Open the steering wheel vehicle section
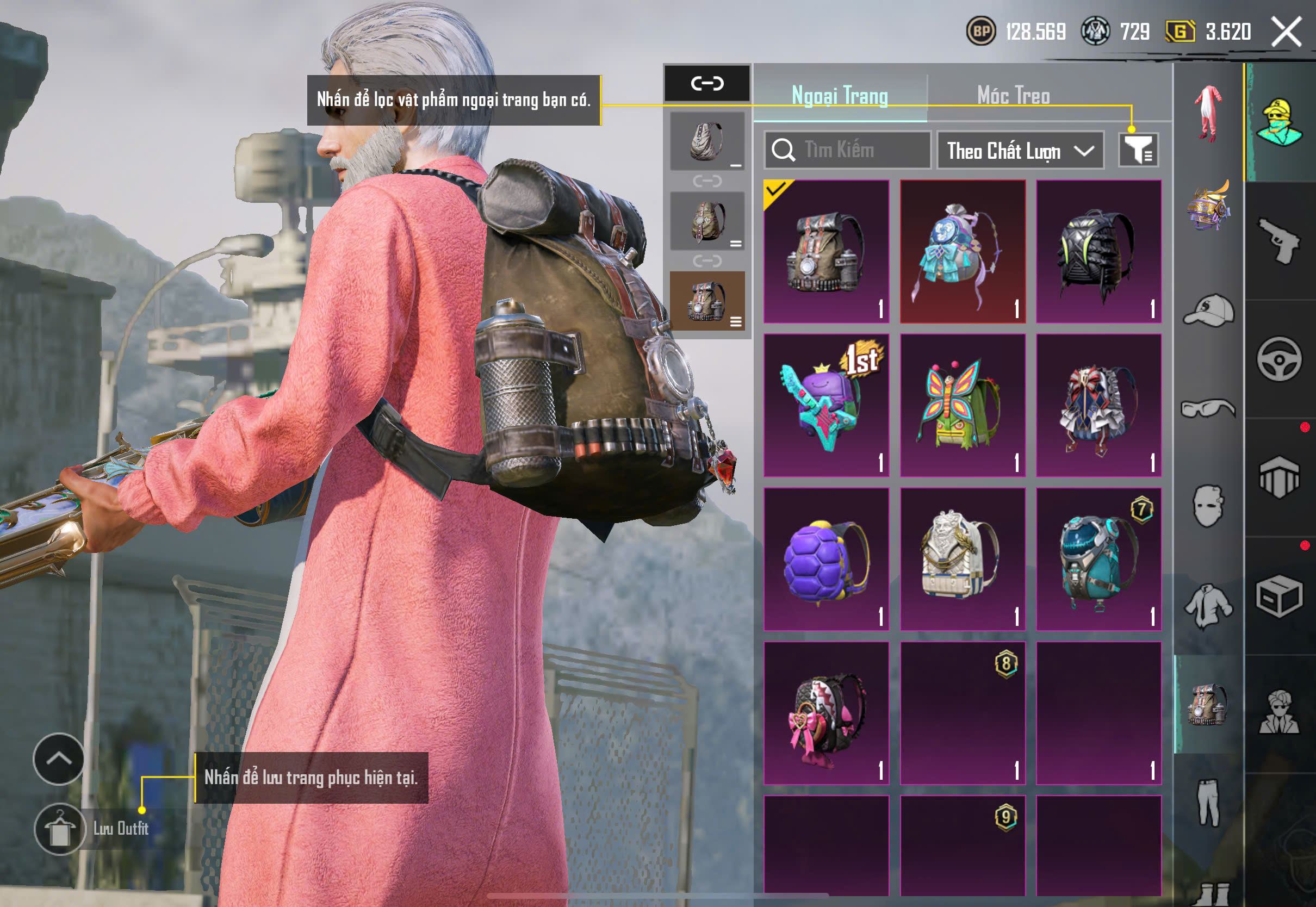The height and width of the screenshot is (907, 1316). coord(1279,359)
